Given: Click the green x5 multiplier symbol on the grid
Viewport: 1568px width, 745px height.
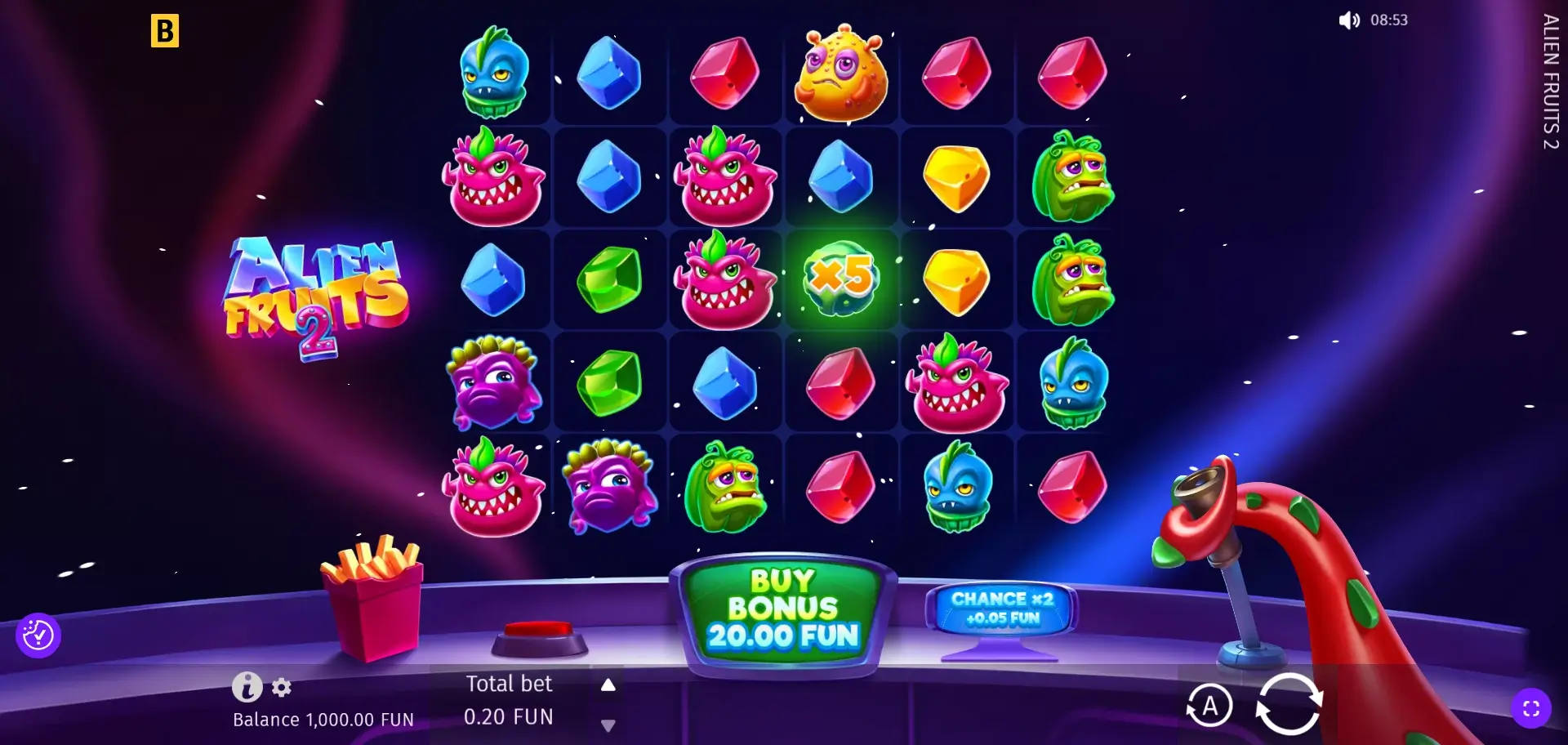Looking at the screenshot, I should pyautogui.click(x=841, y=279).
